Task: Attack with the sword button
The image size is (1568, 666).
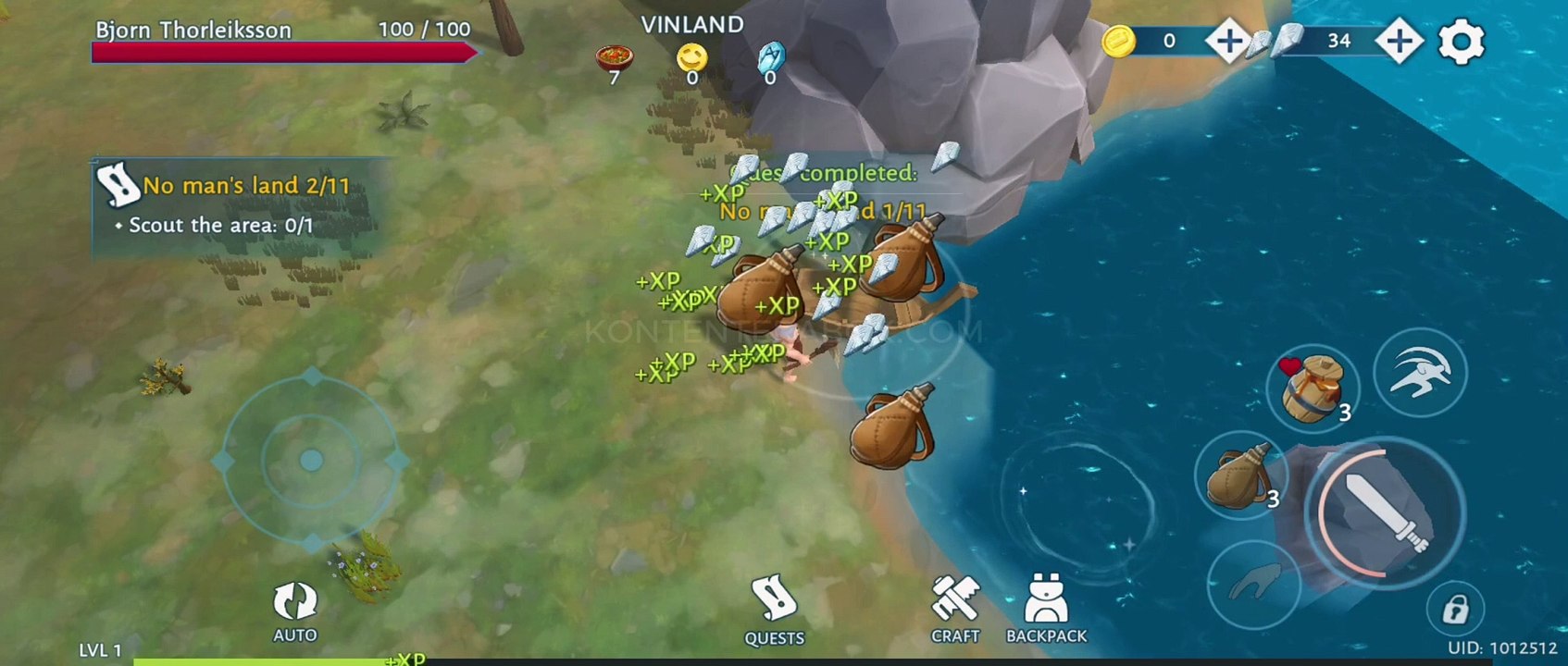Action: 1386,512
